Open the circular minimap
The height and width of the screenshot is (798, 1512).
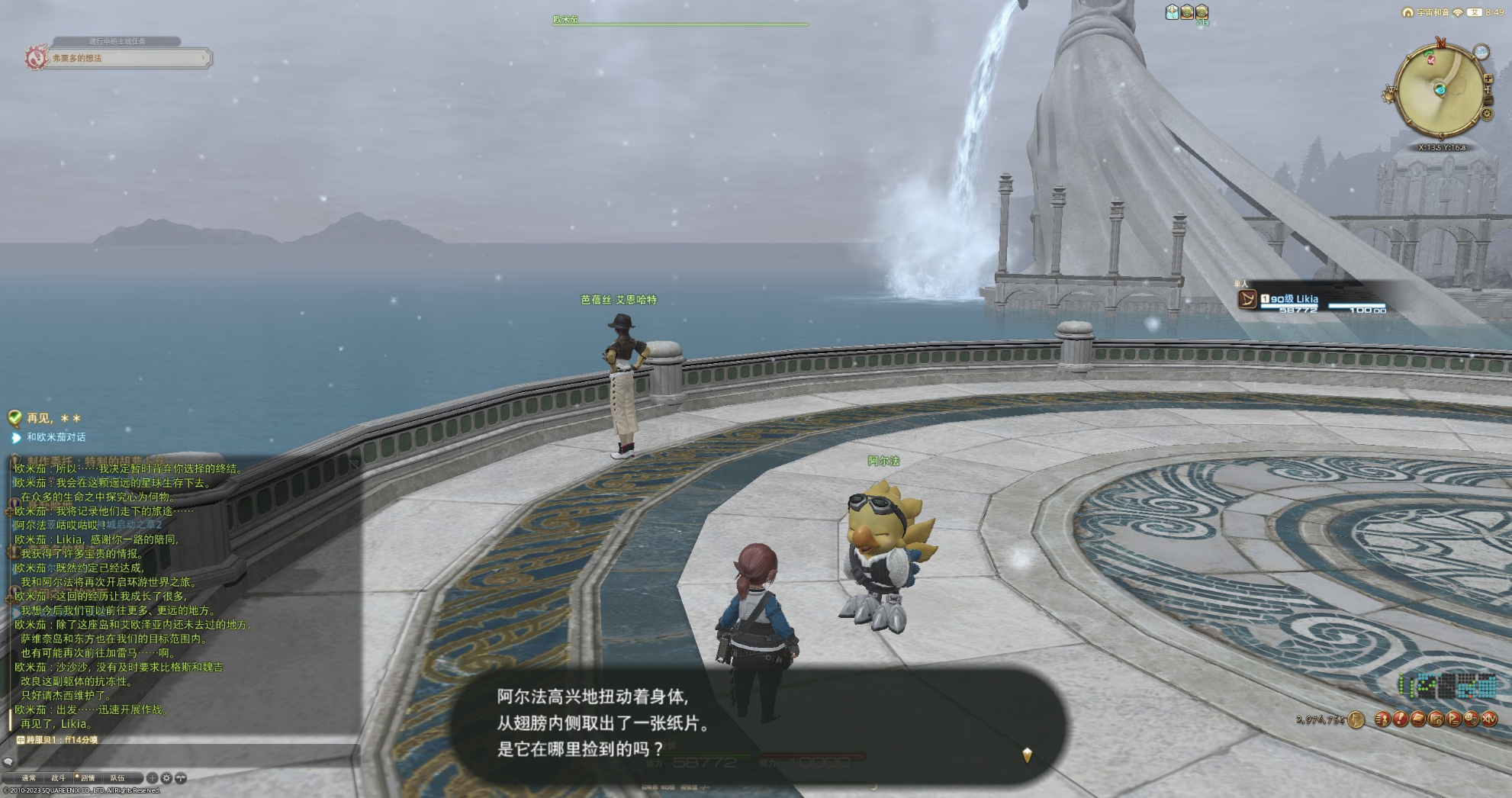tap(1440, 90)
